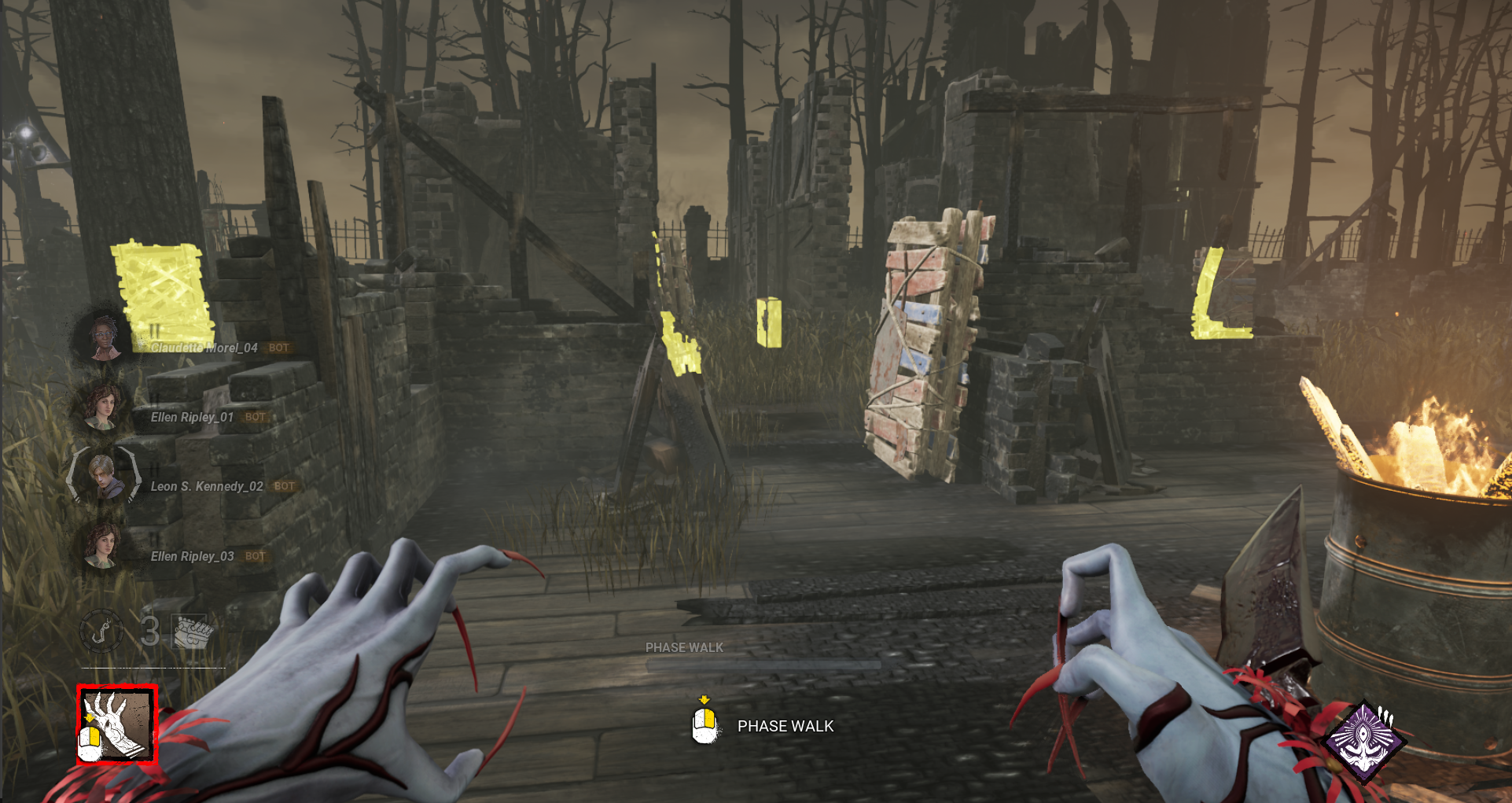
Task: Toggle the BOT label beside Leon S. Kennedy_02
Action: point(283,487)
